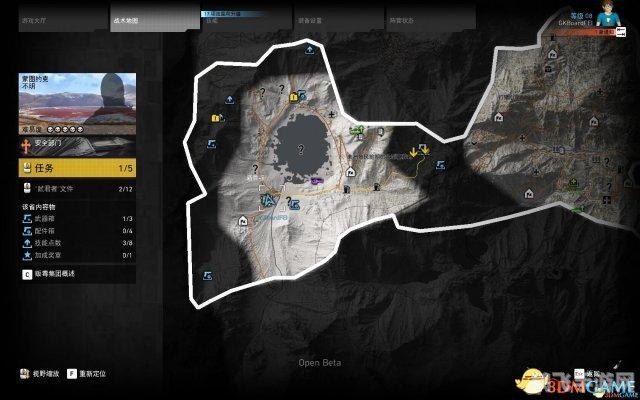Image resolution: width=640 pixels, height=400 pixels.
Task: Select the question mark in the lake center
Action: 302,149
